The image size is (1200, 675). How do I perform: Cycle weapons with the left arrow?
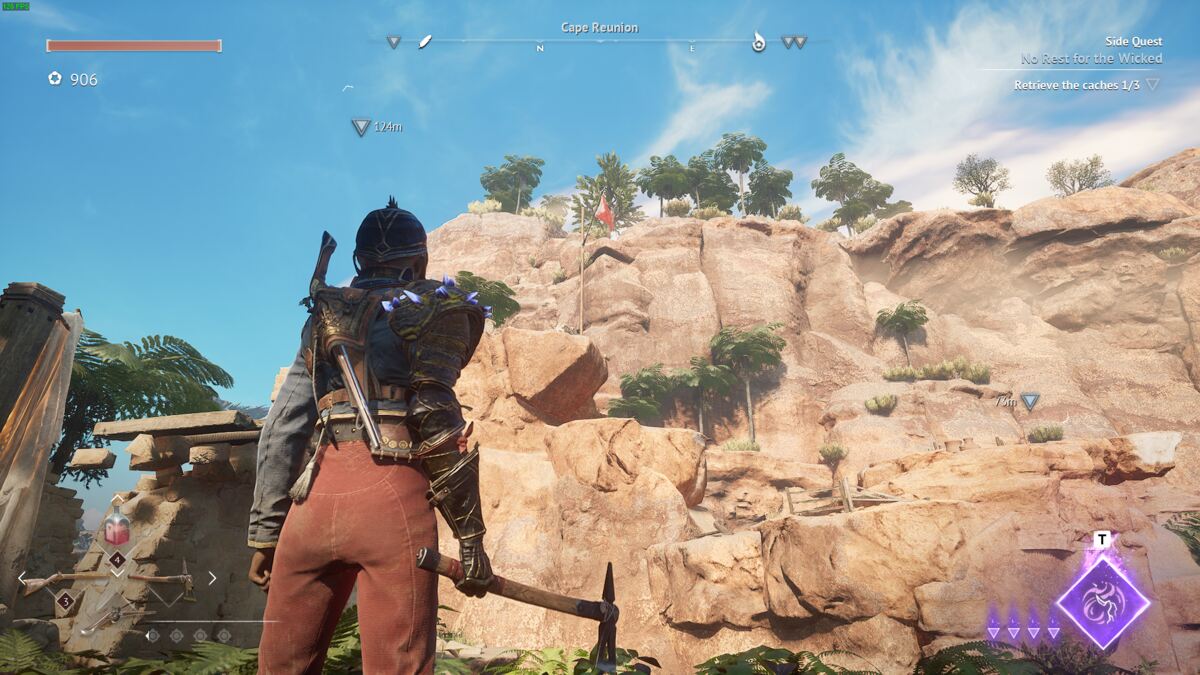point(22,578)
